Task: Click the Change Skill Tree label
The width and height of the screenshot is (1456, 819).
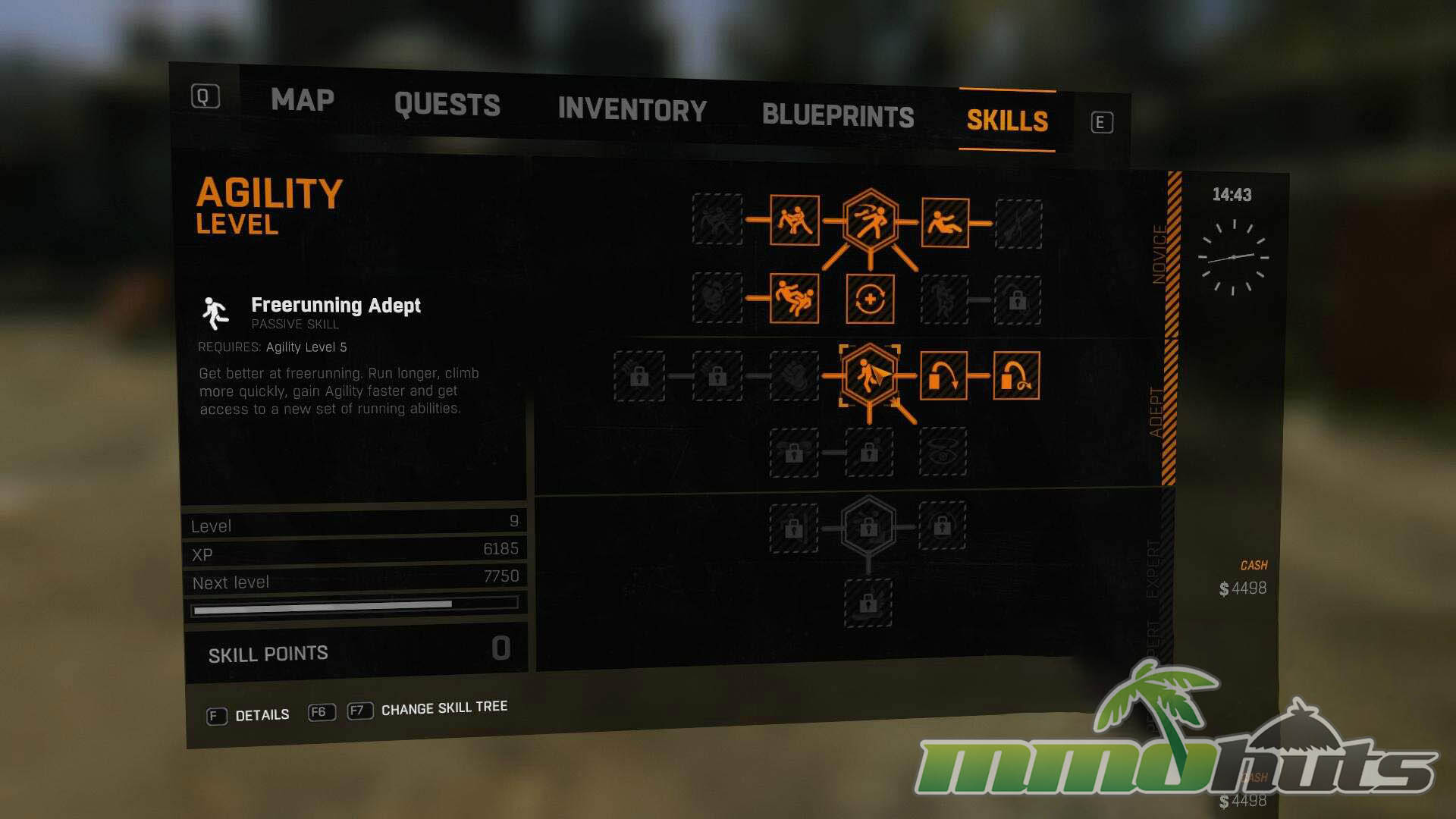Action: coord(444,708)
